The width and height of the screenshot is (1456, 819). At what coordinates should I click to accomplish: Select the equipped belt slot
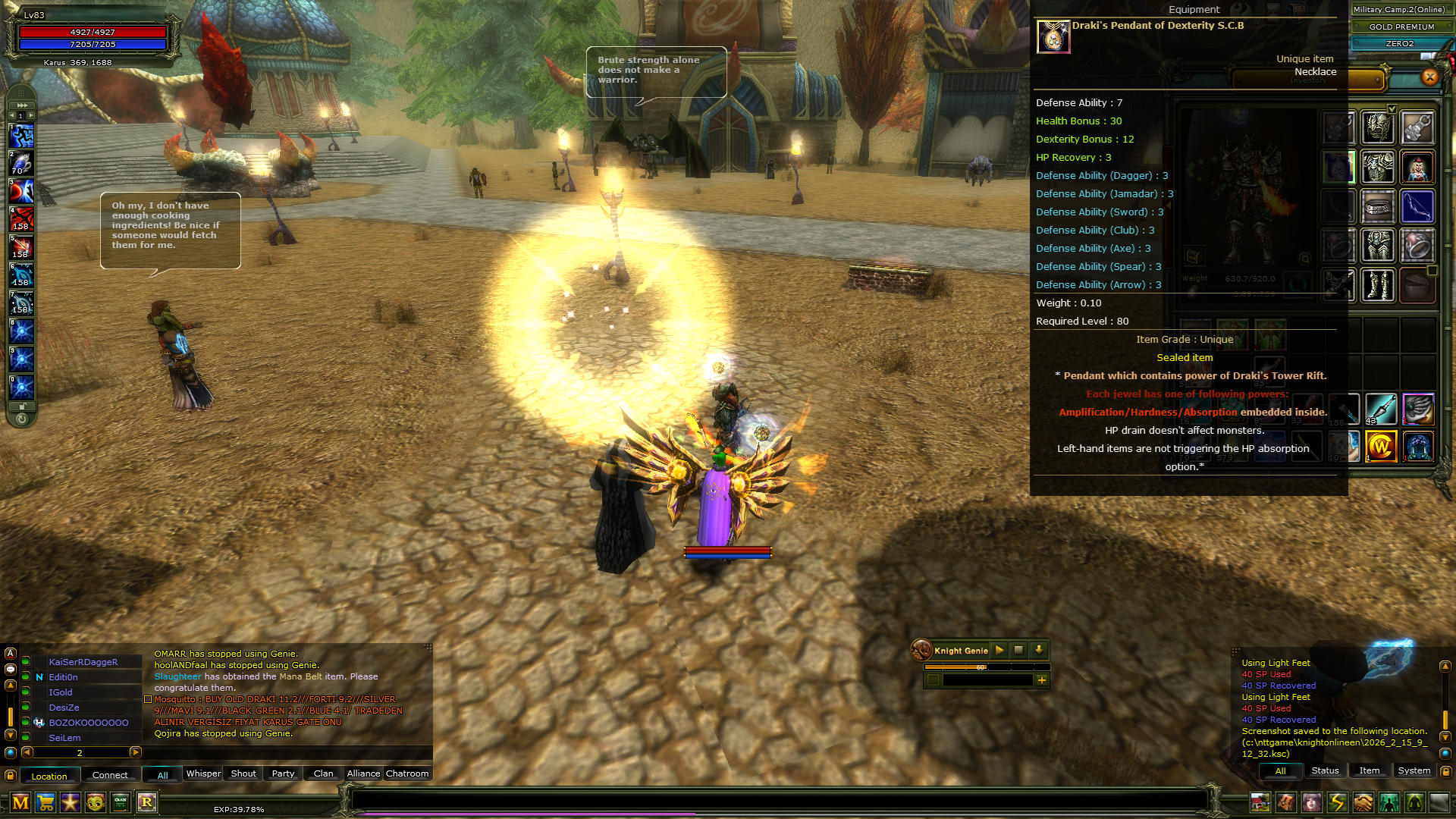coord(1377,206)
